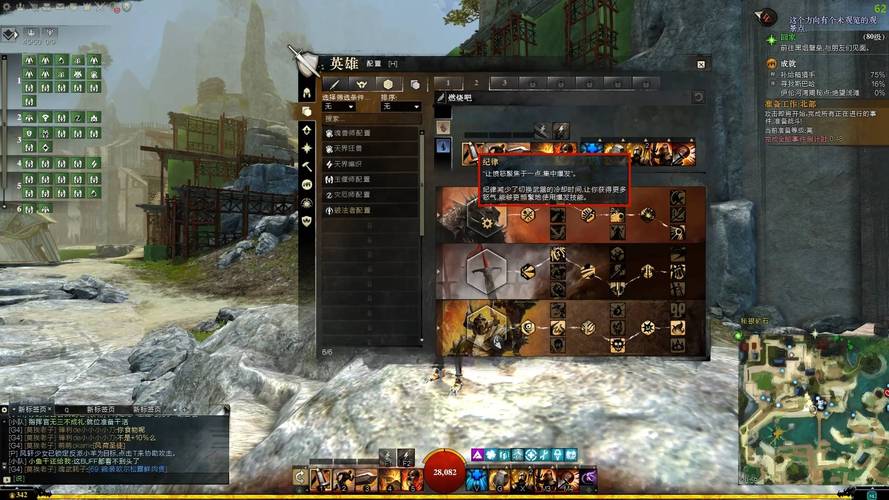Load the 破法者配置 build template
The height and width of the screenshot is (500, 889).
point(368,210)
